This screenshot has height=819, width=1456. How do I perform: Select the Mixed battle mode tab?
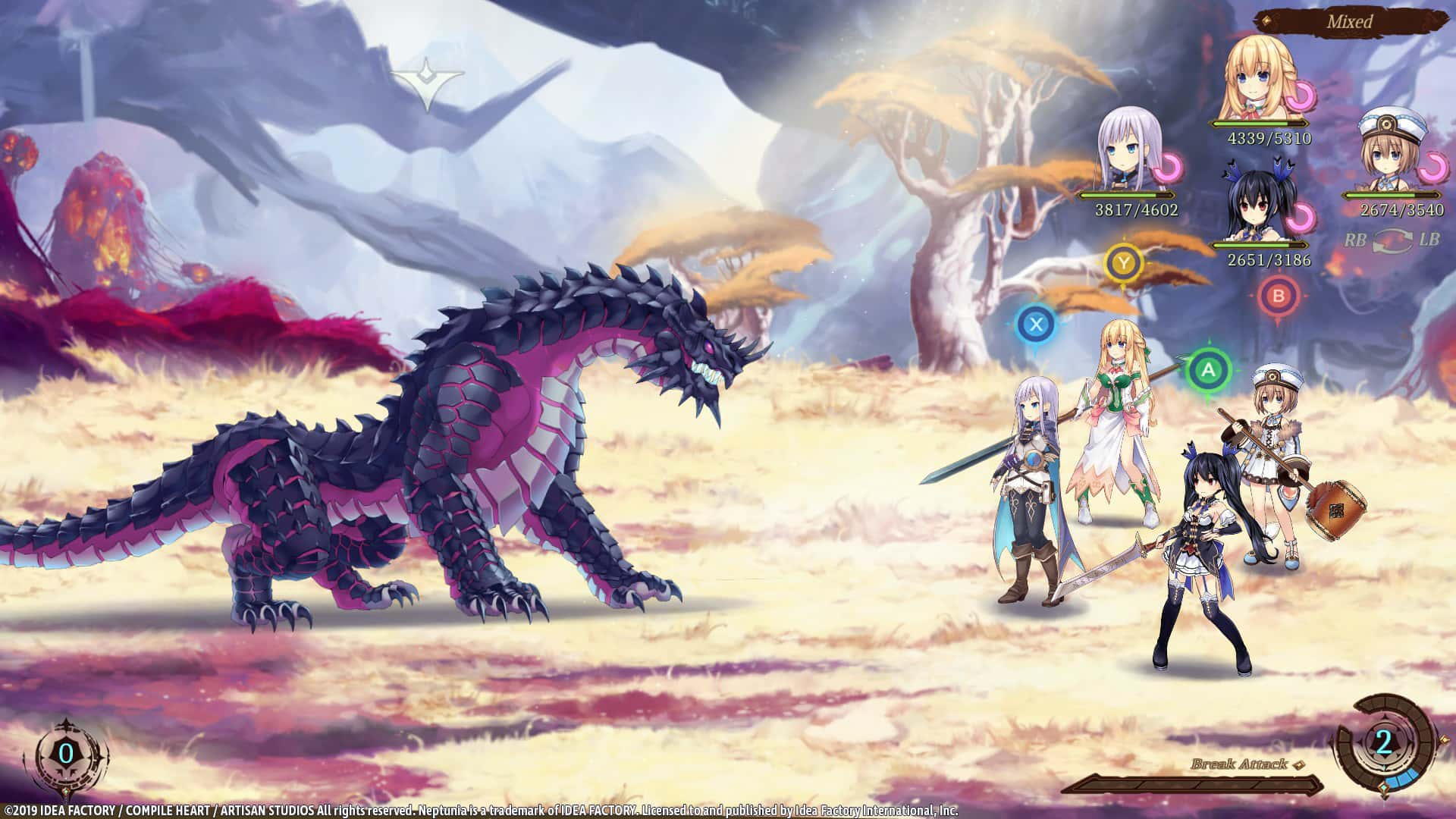pyautogui.click(x=1351, y=23)
